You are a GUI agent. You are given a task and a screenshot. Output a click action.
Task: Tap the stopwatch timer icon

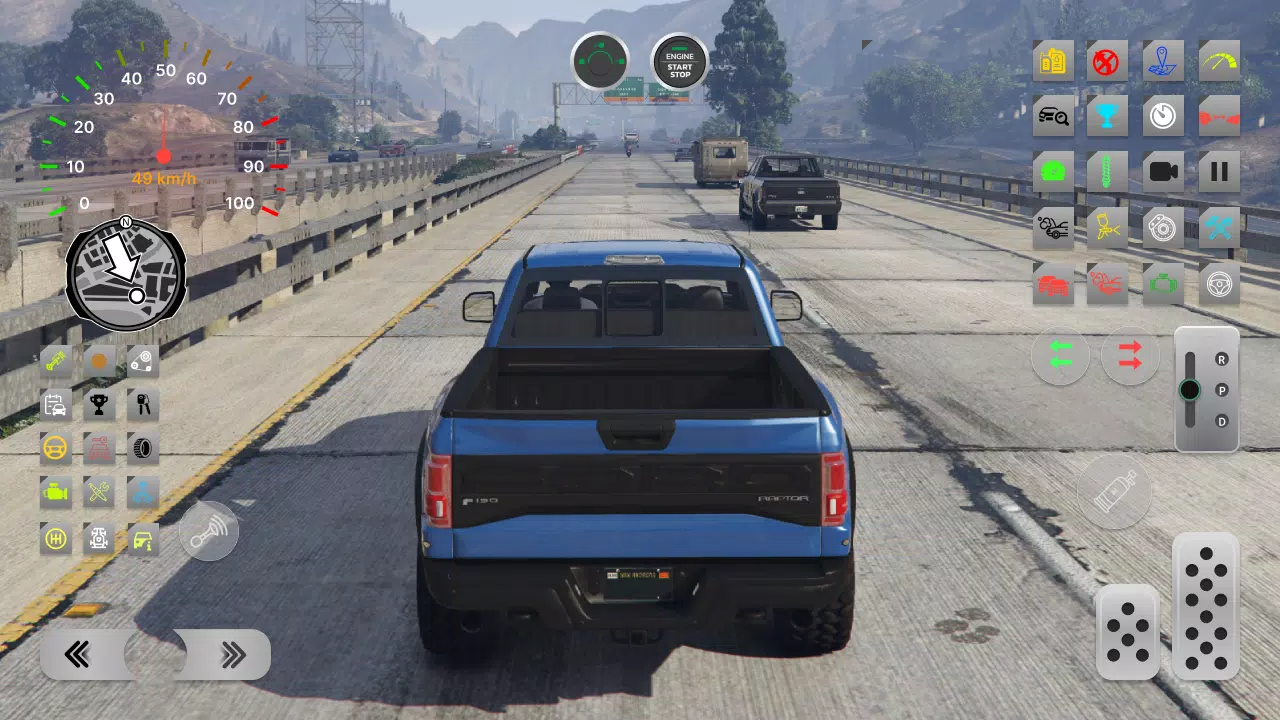1163,116
